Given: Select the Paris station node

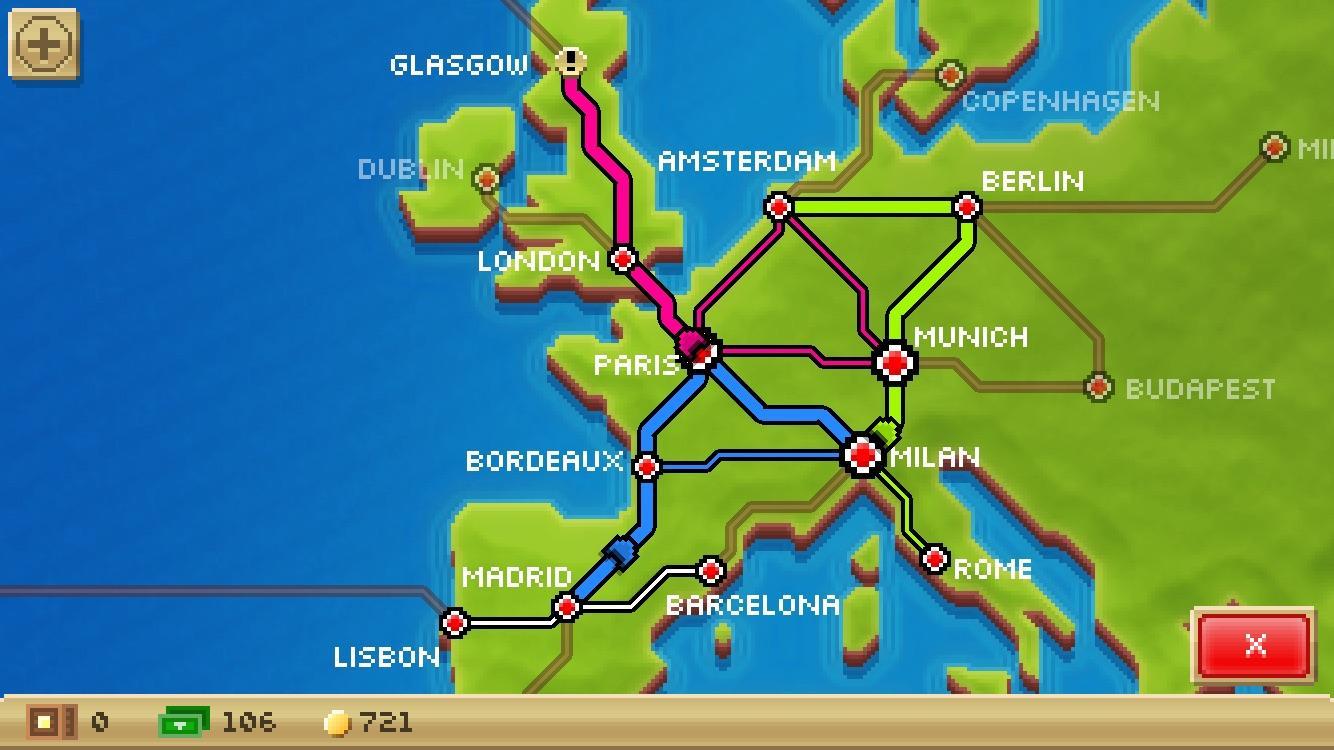Looking at the screenshot, I should (x=702, y=353).
